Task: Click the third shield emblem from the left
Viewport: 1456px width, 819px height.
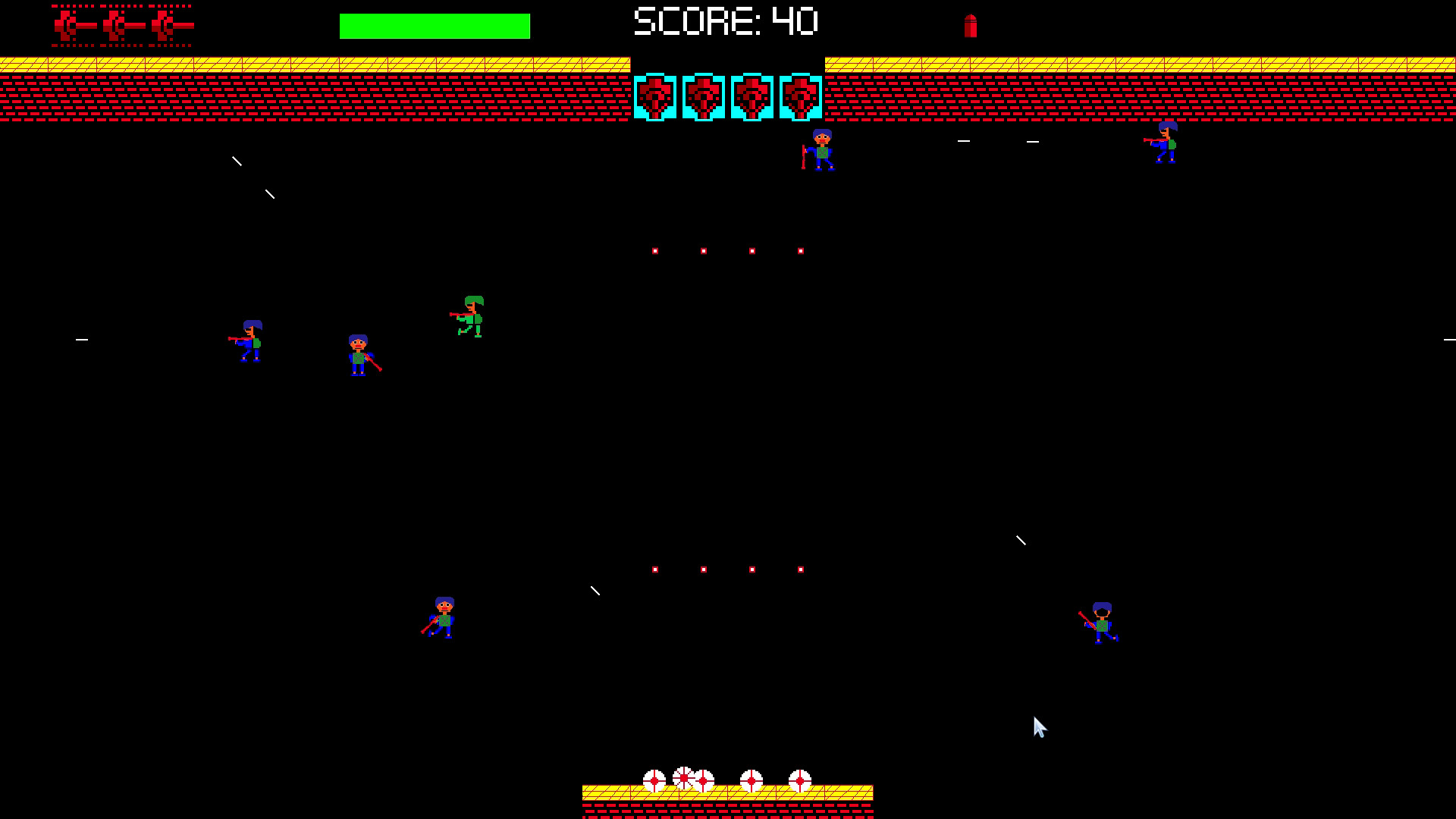Action: [x=752, y=97]
